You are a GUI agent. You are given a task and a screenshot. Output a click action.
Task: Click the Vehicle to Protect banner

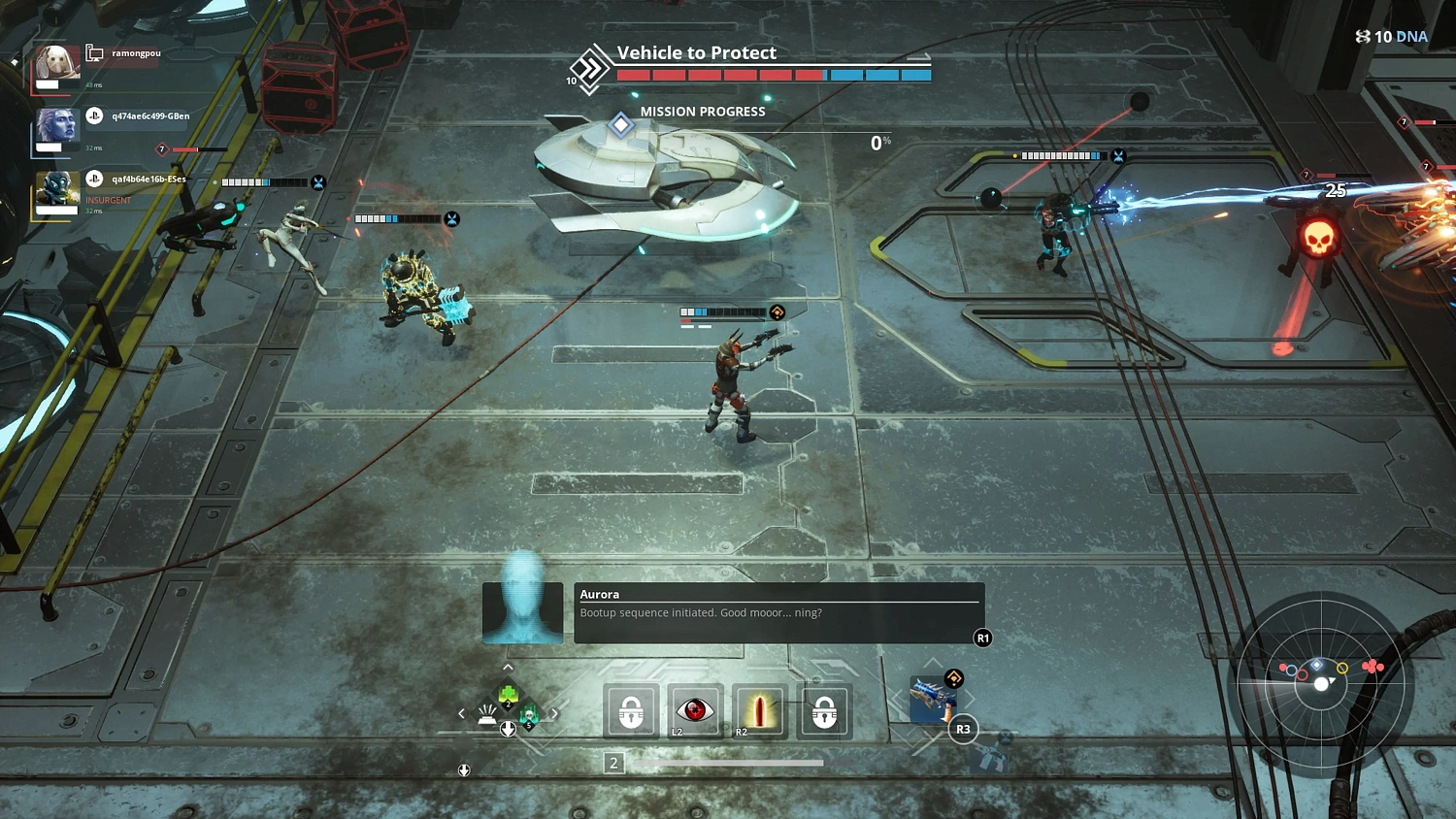pos(696,53)
